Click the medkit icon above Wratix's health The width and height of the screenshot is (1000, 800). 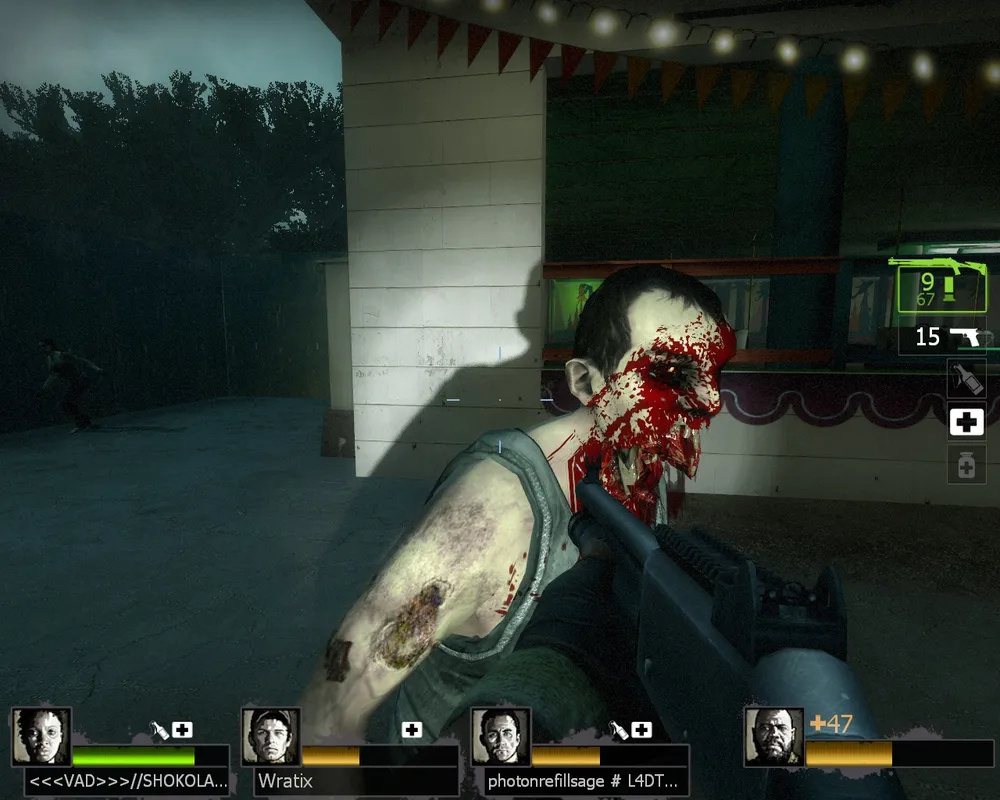(x=411, y=730)
